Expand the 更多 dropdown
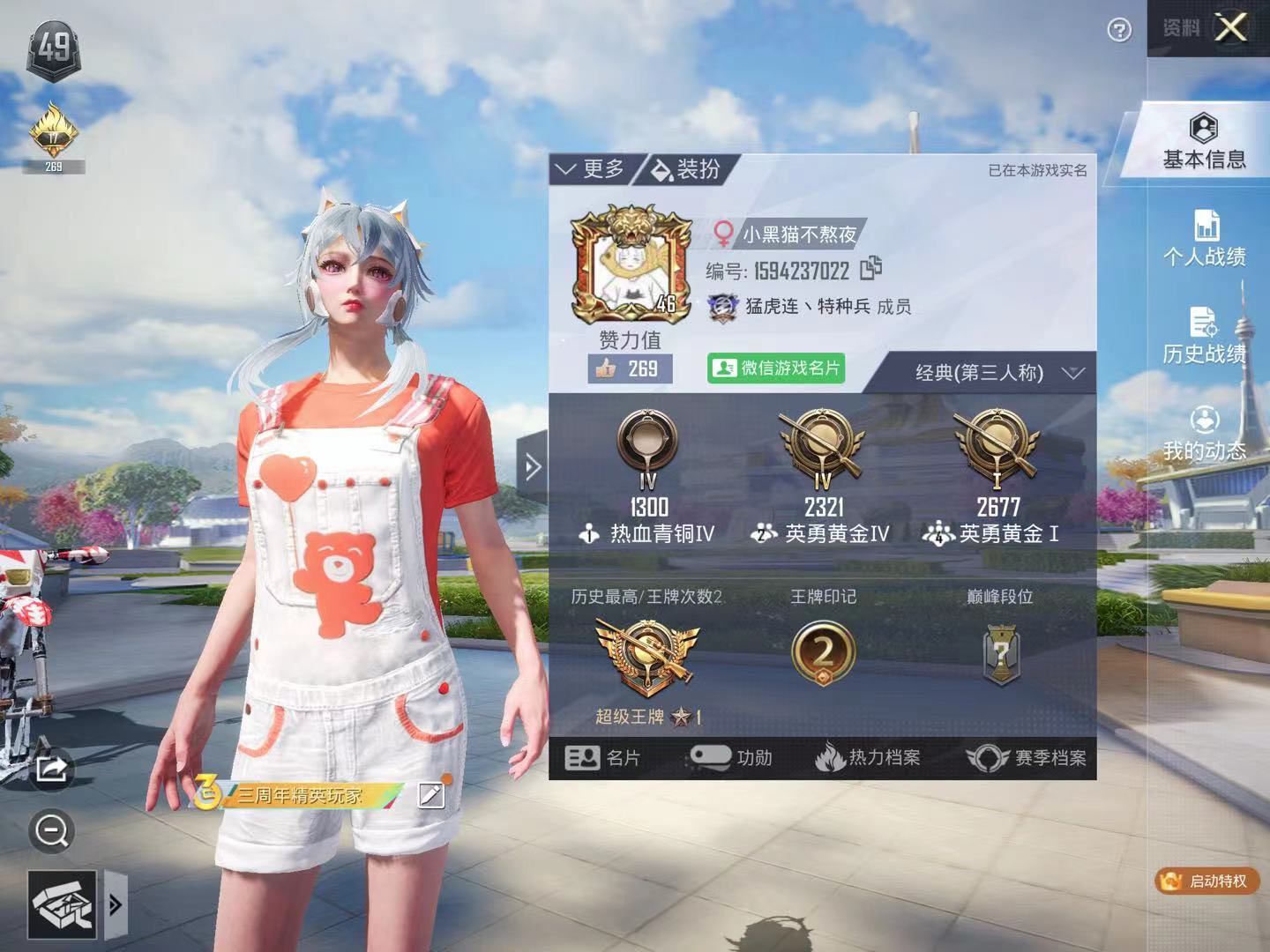 click(590, 169)
